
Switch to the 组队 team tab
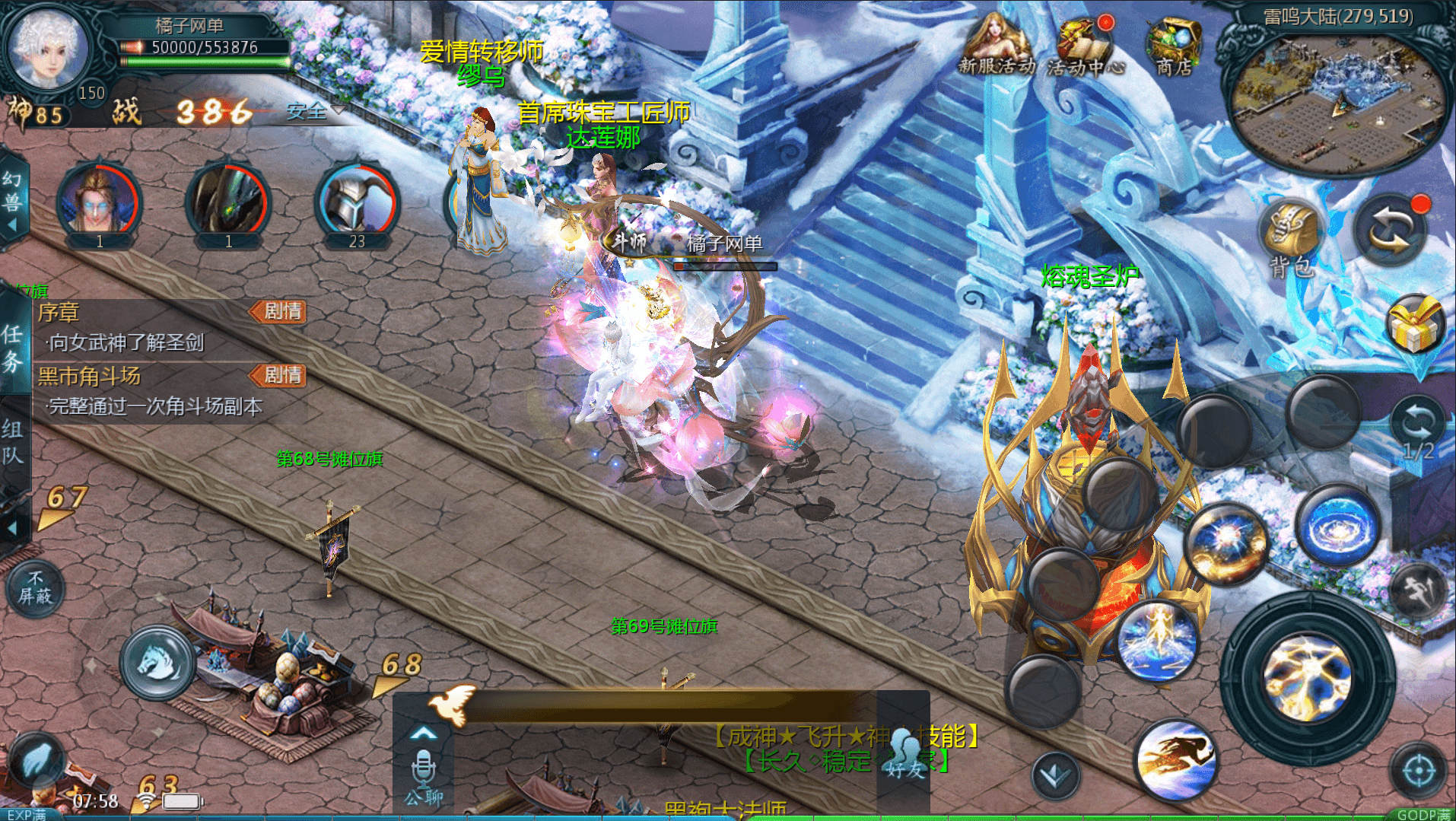(13, 441)
